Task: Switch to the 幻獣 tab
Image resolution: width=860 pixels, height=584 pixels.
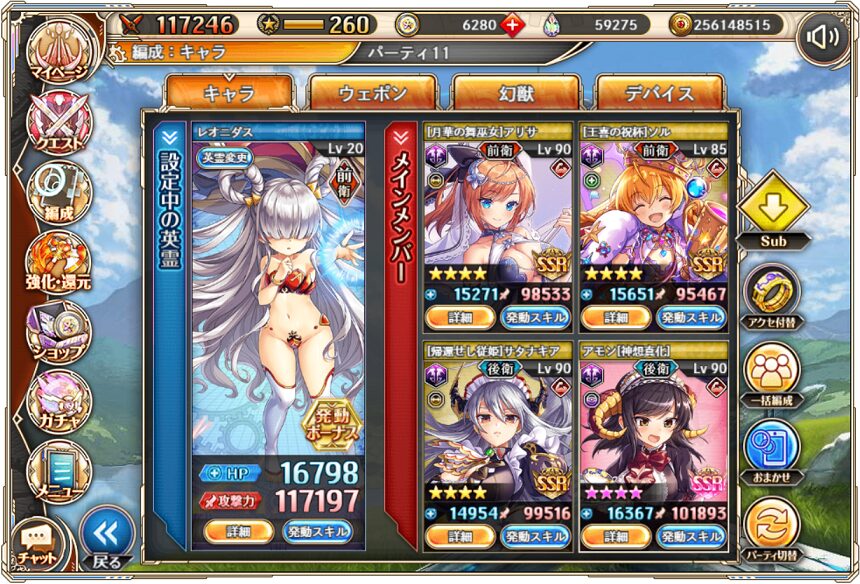Action: tap(516, 94)
